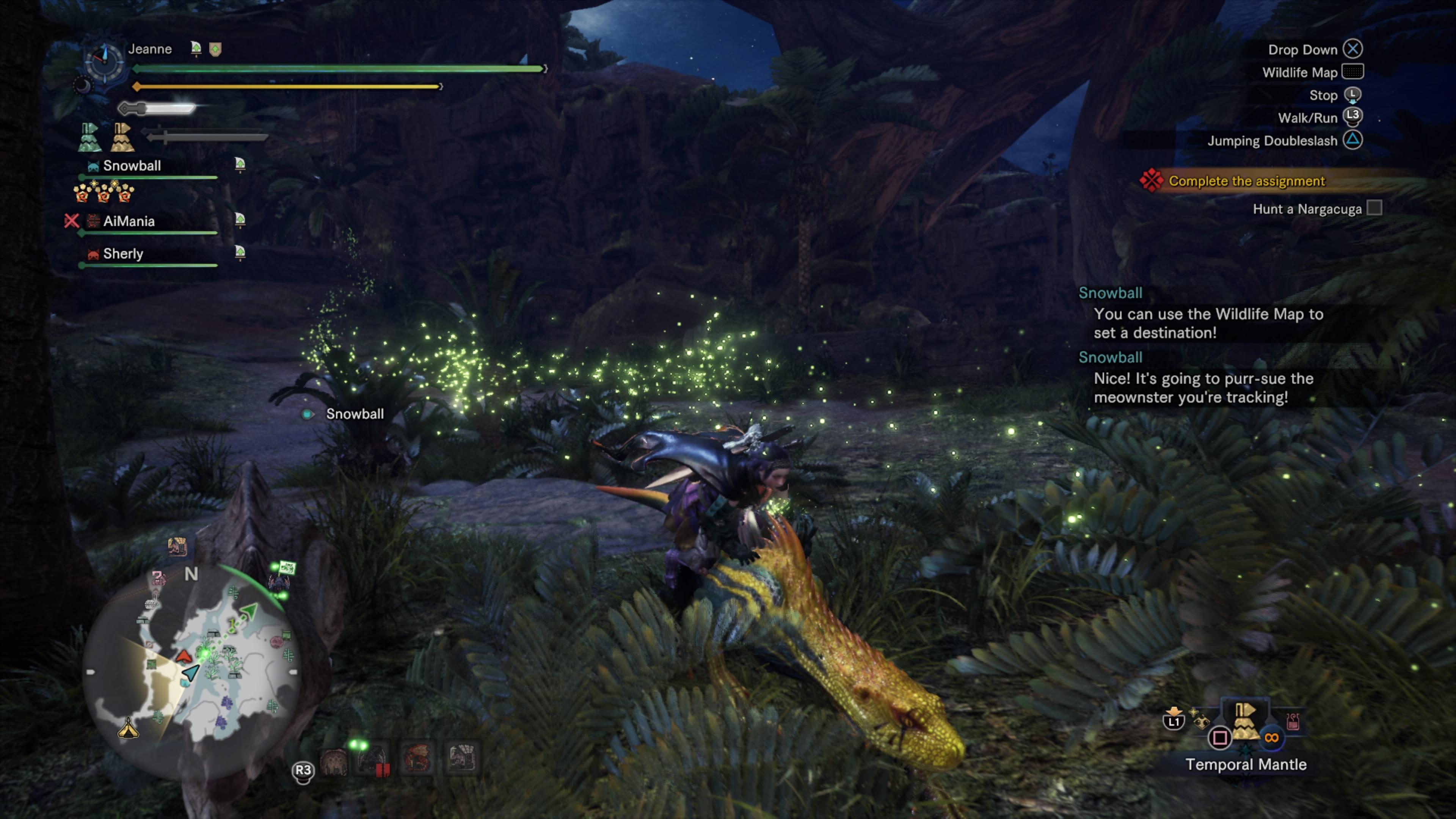
Task: Click Jeanne's attack up buff icon
Action: [196, 49]
